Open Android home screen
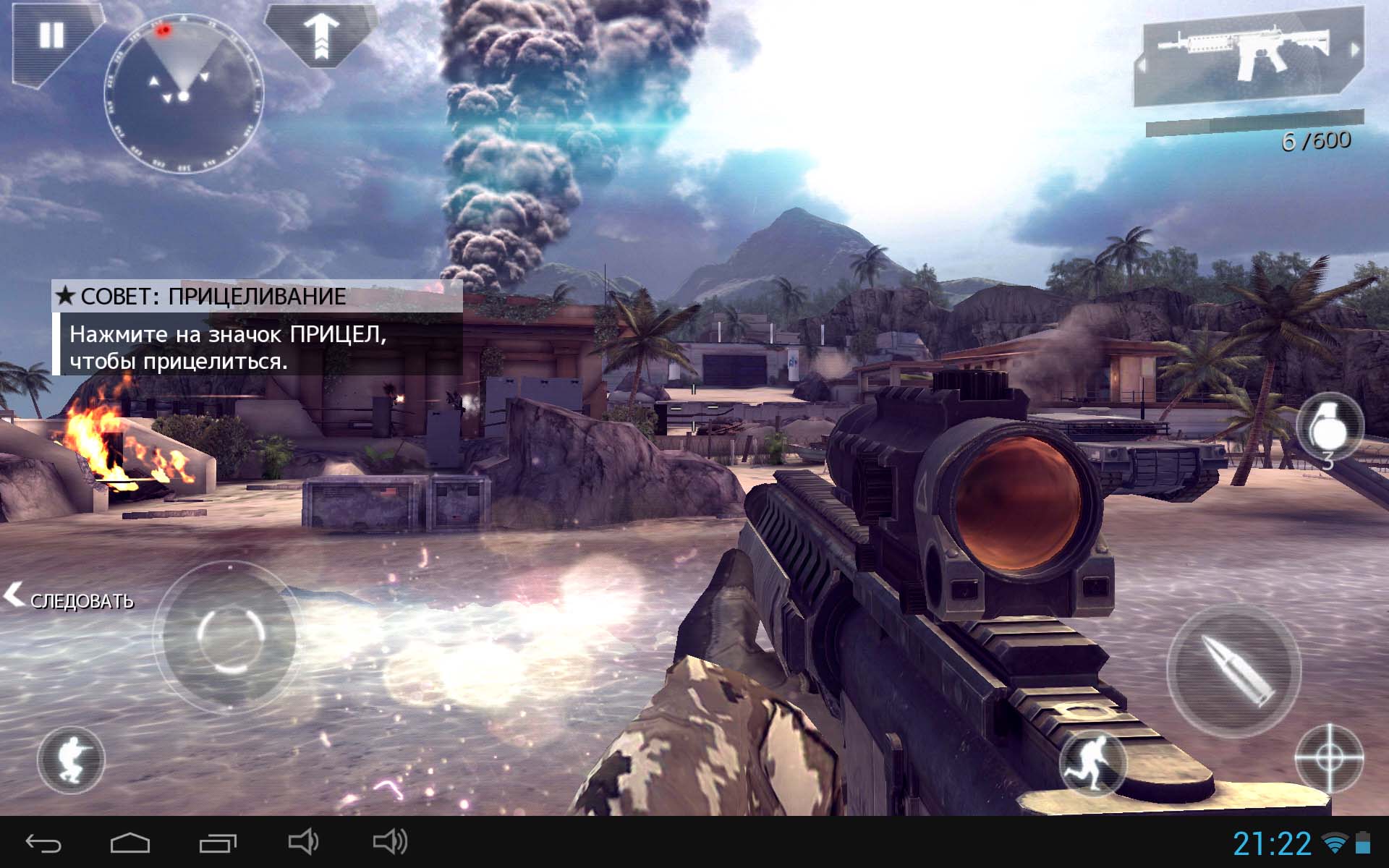The image size is (1389, 868). (x=130, y=843)
